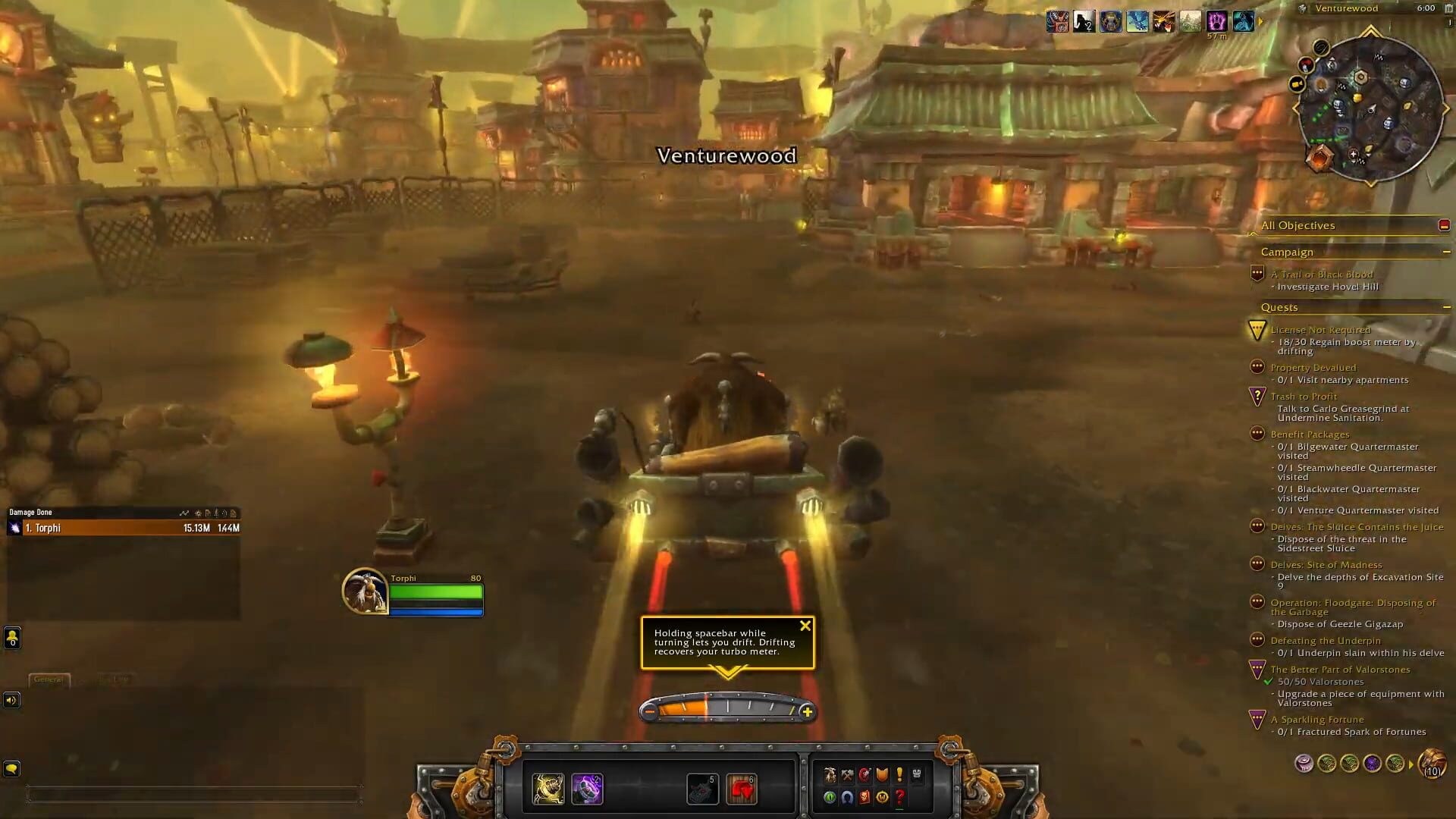Expand hidden buffs with the yellow arrow
The image size is (1456, 819).
pos(1259,22)
